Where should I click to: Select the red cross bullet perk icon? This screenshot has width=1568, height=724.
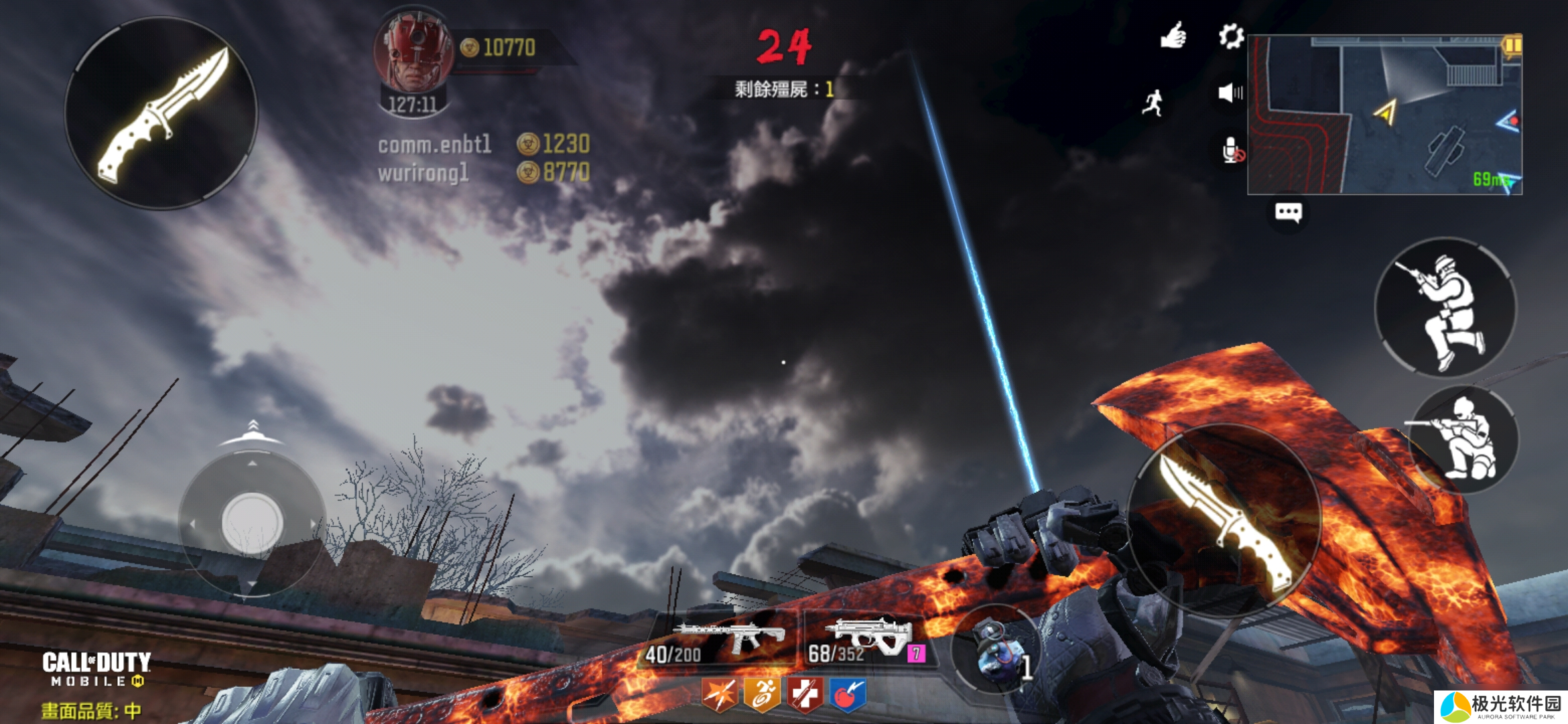click(805, 695)
